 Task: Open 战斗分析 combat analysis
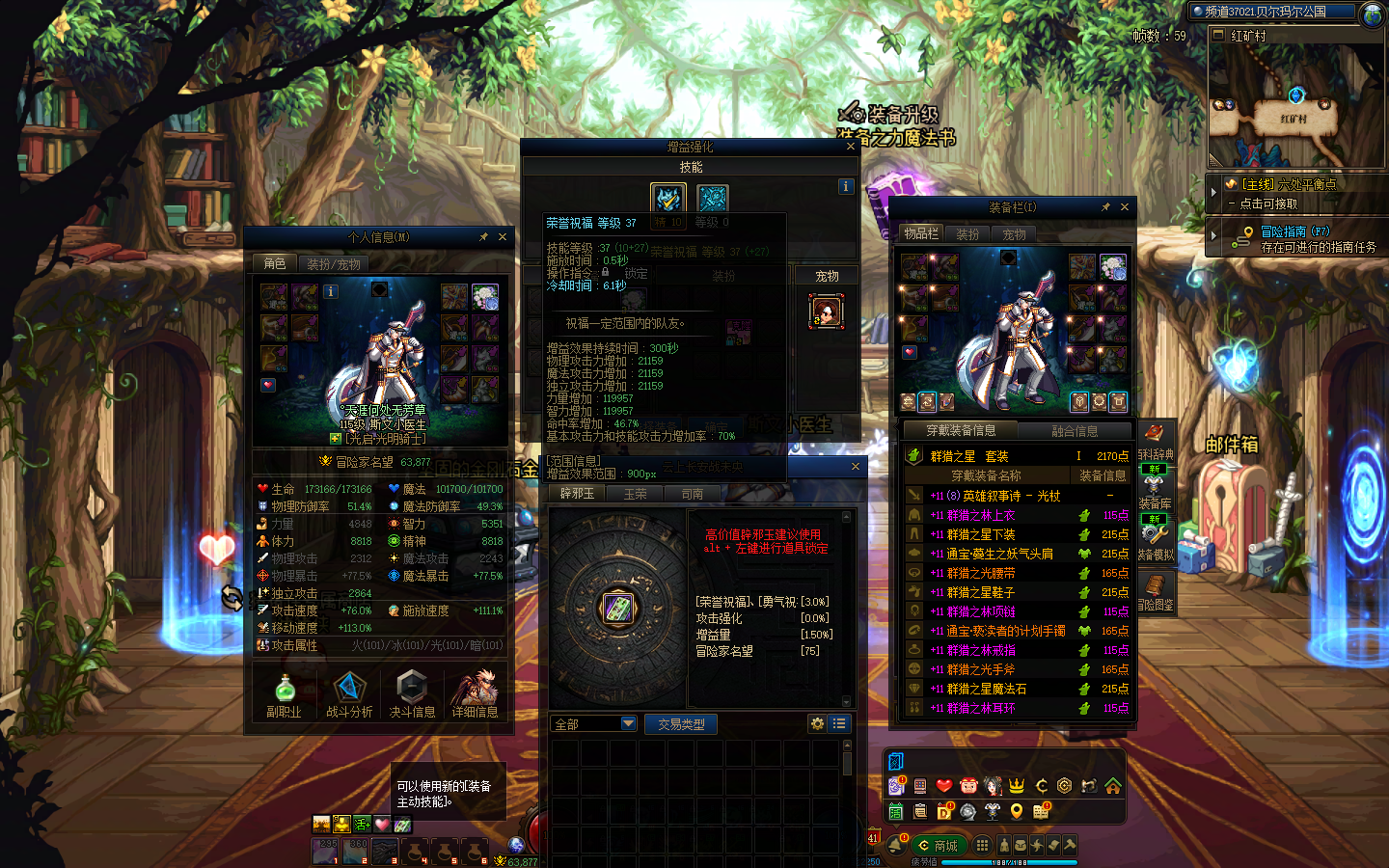[x=348, y=694]
